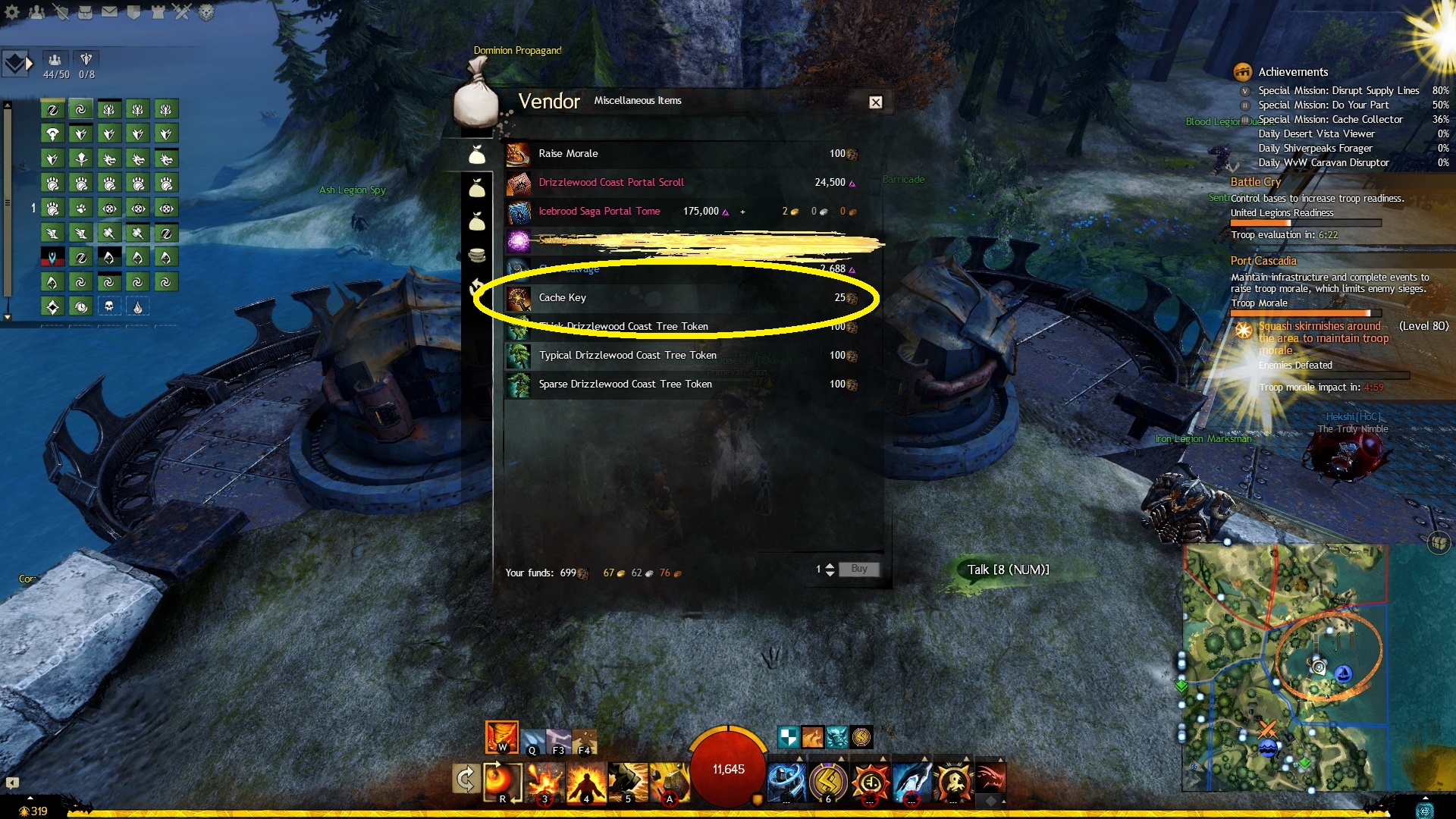The image size is (1456, 819).
Task: Open the game menu gear icon
Action: tap(12, 12)
